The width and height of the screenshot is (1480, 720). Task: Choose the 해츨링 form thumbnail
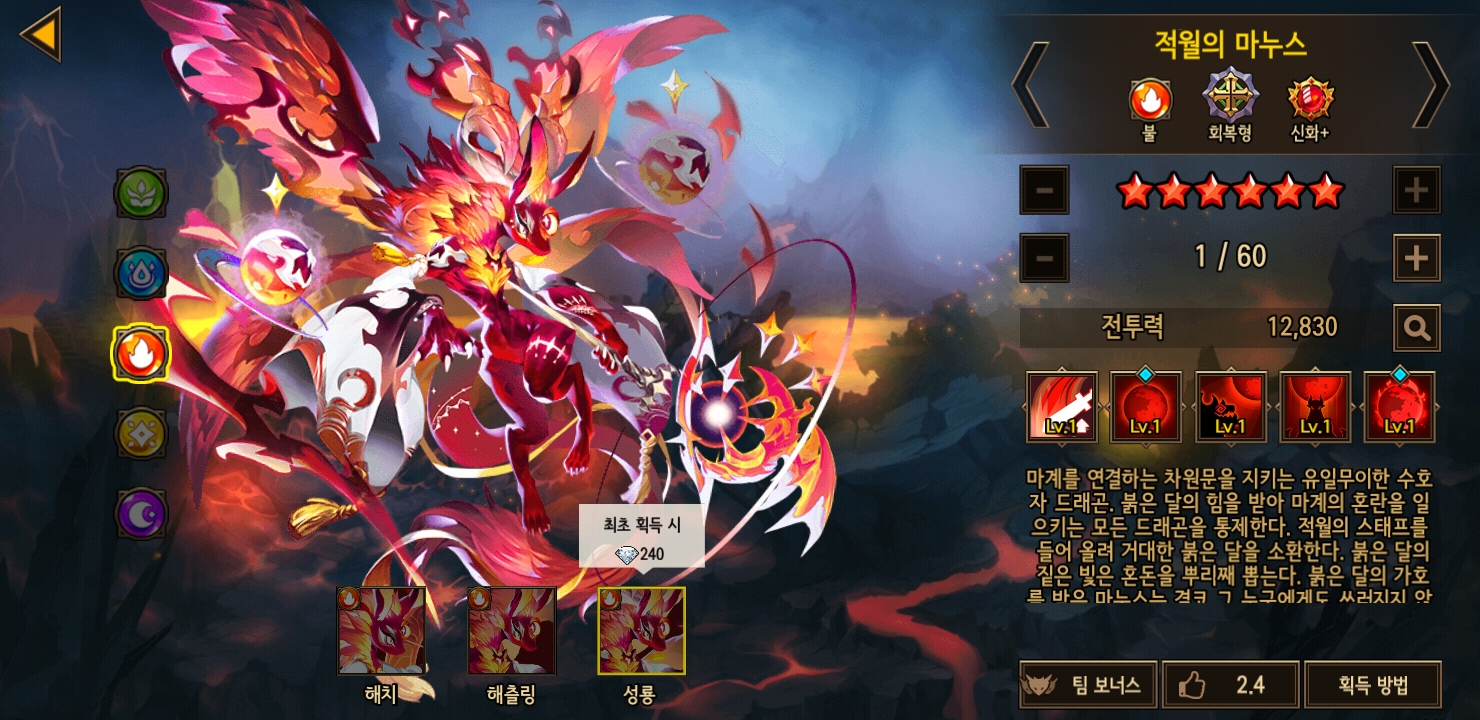tap(511, 631)
